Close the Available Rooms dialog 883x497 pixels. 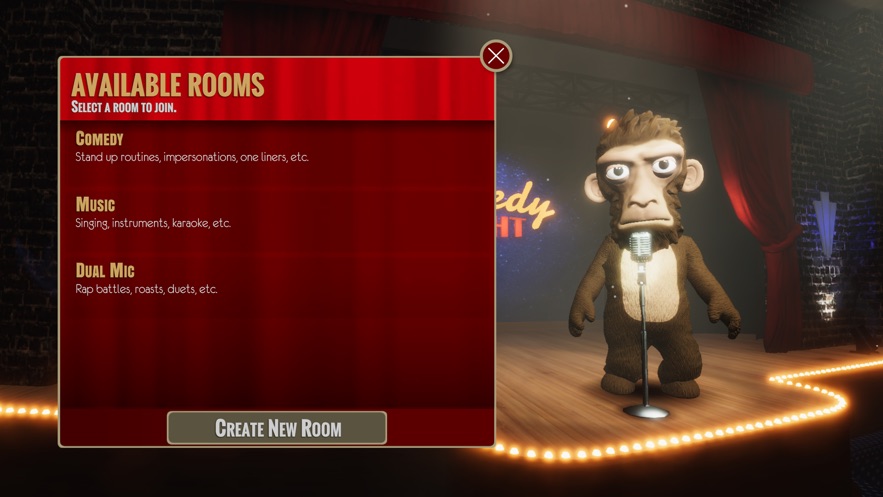coord(496,56)
